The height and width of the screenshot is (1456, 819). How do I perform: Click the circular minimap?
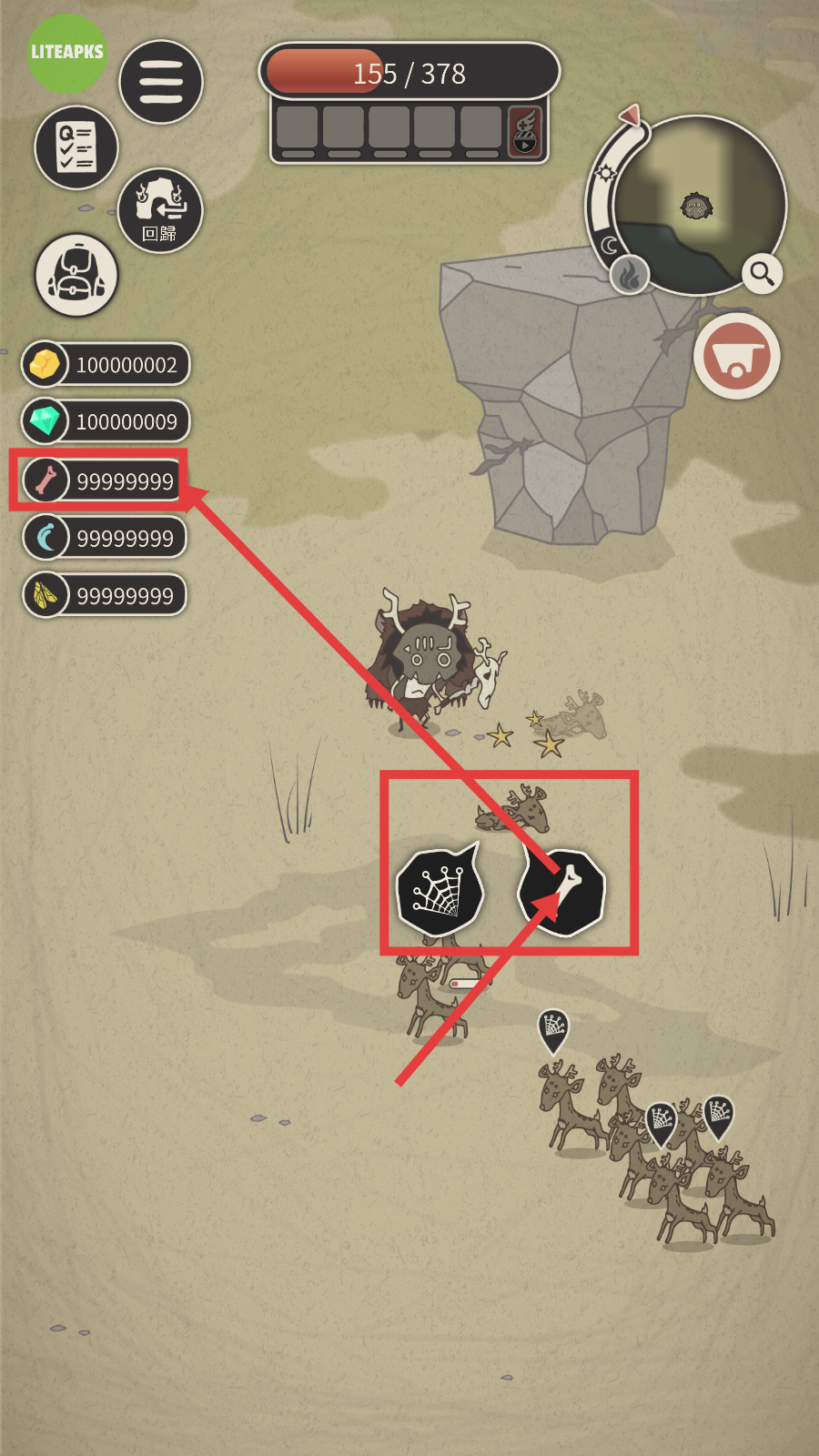(698, 207)
